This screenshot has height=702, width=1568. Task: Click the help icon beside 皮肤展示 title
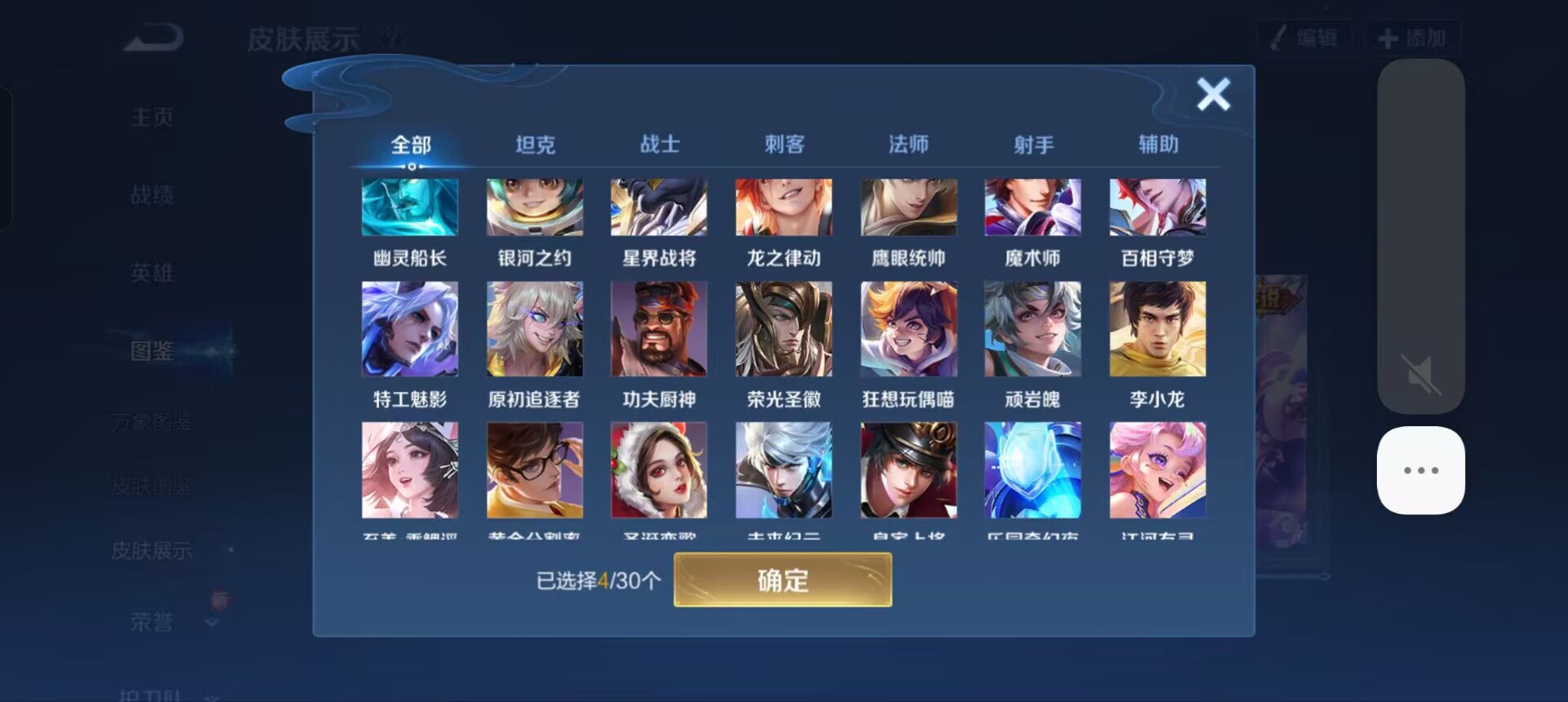click(392, 38)
